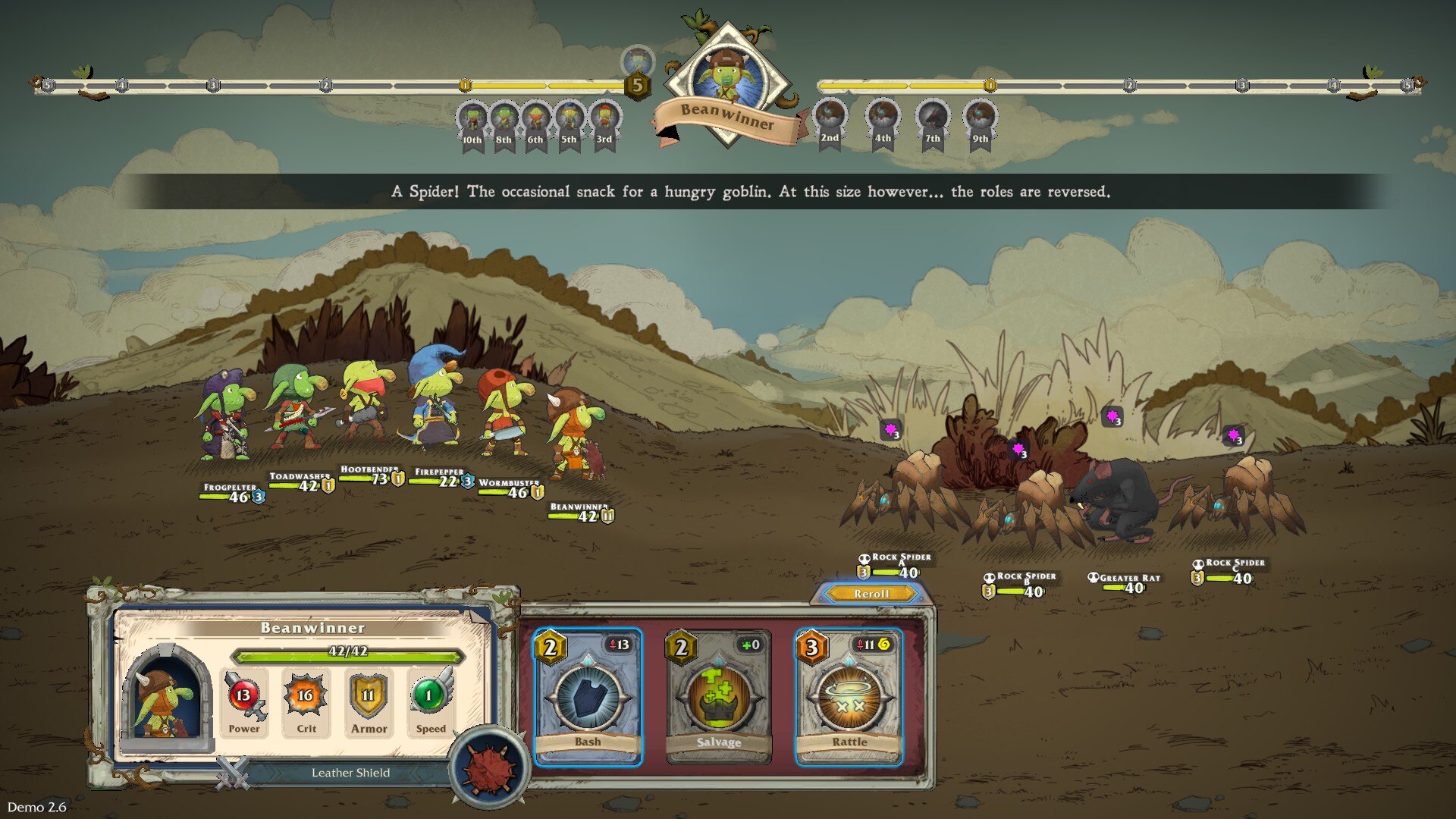Check the 2nd turn-order enemy badge
The image size is (1456, 819).
pos(830,123)
